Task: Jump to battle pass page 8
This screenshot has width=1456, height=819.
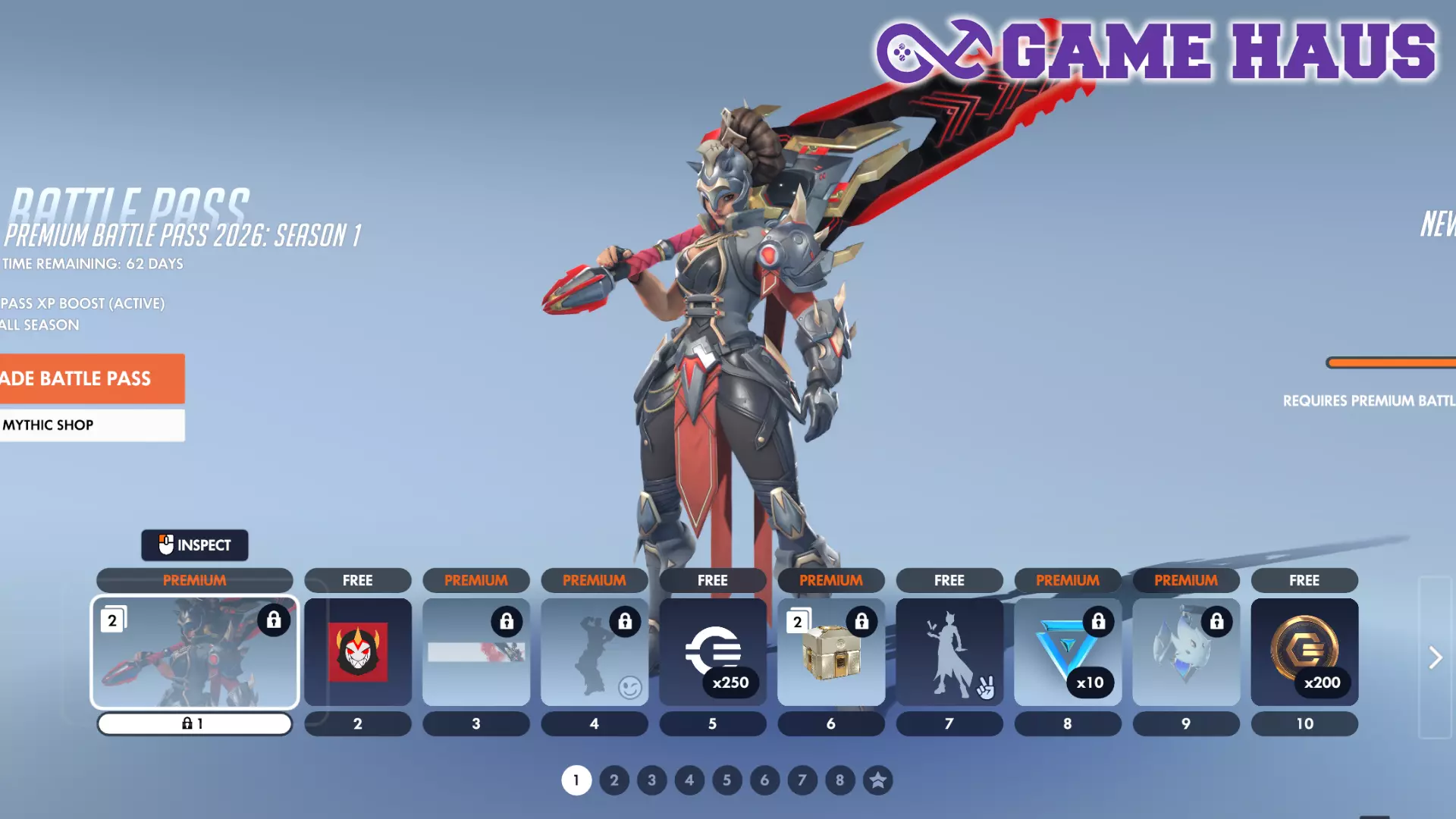Action: pyautogui.click(x=839, y=780)
